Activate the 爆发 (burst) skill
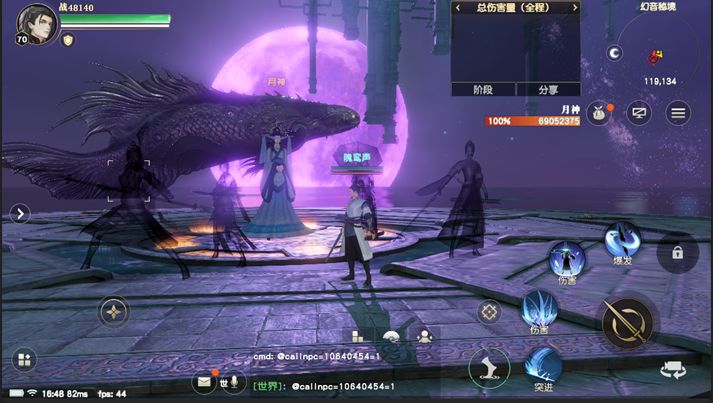713x403 pixels. (622, 240)
